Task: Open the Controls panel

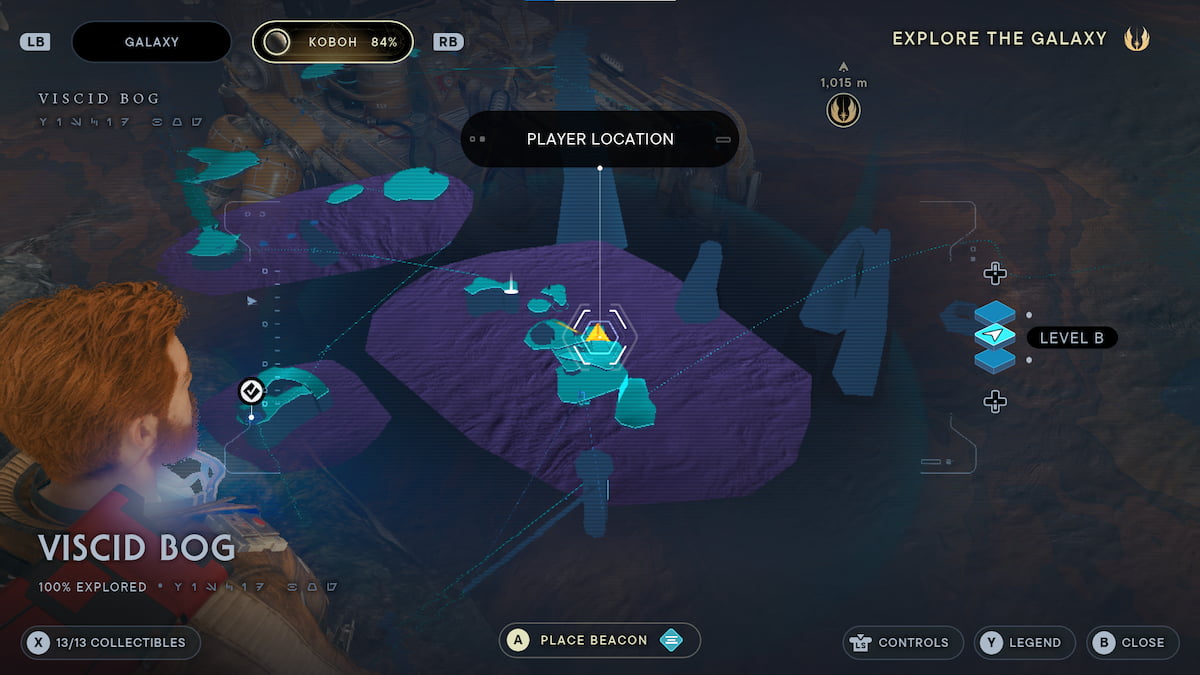Action: click(903, 642)
